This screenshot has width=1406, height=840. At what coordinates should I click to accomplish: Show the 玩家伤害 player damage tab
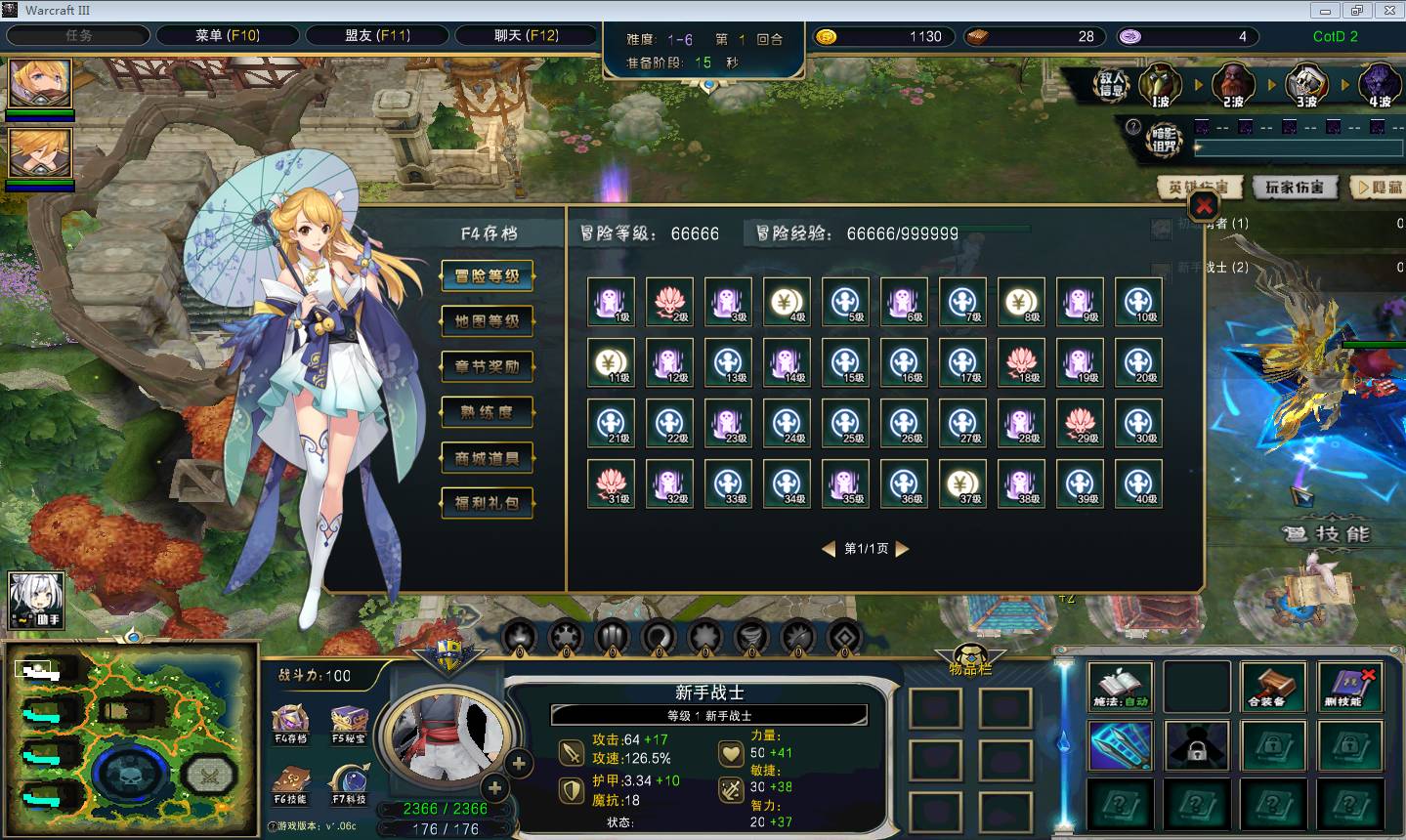click(x=1294, y=188)
